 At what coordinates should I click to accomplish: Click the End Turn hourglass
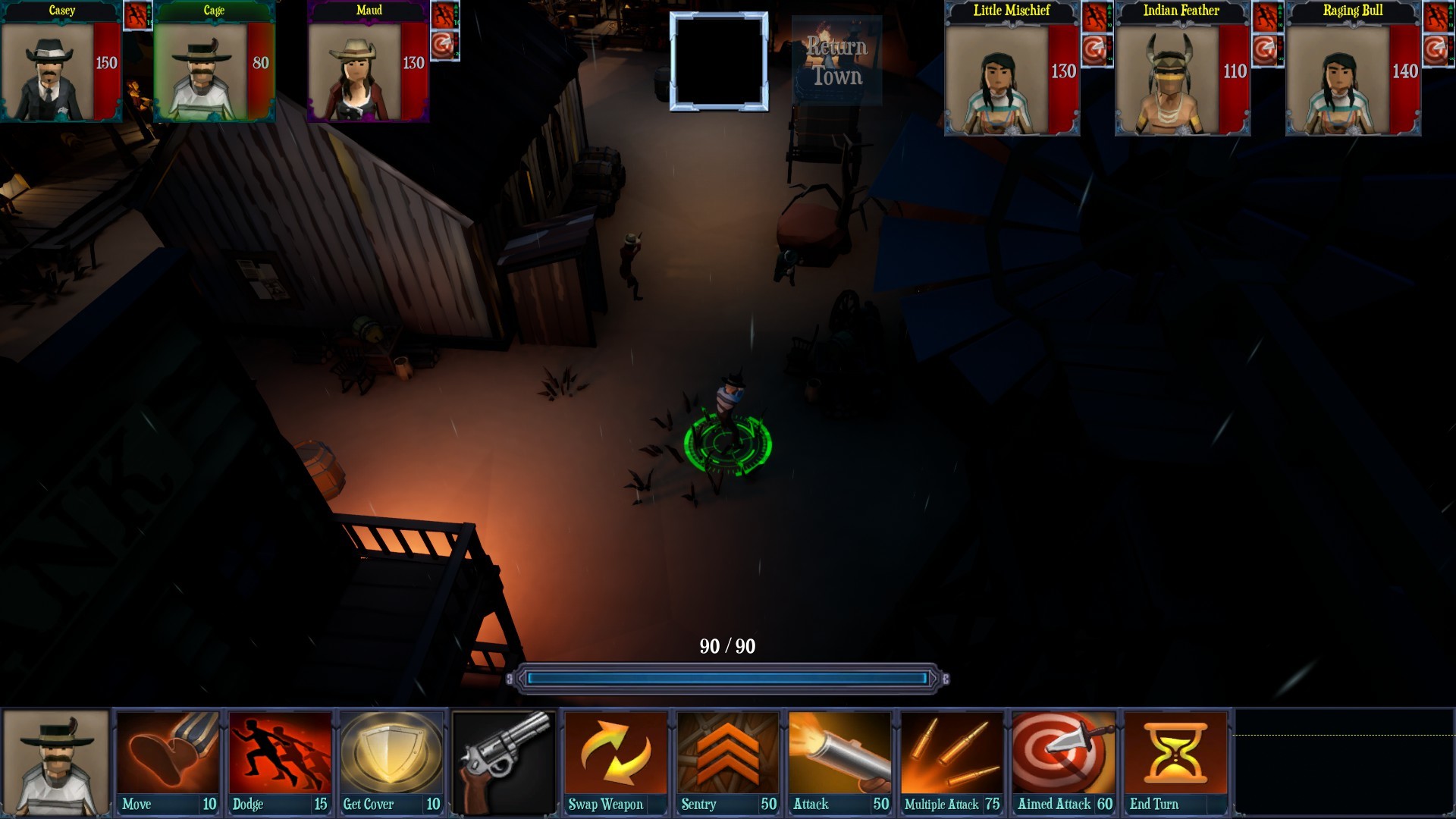tap(1174, 758)
